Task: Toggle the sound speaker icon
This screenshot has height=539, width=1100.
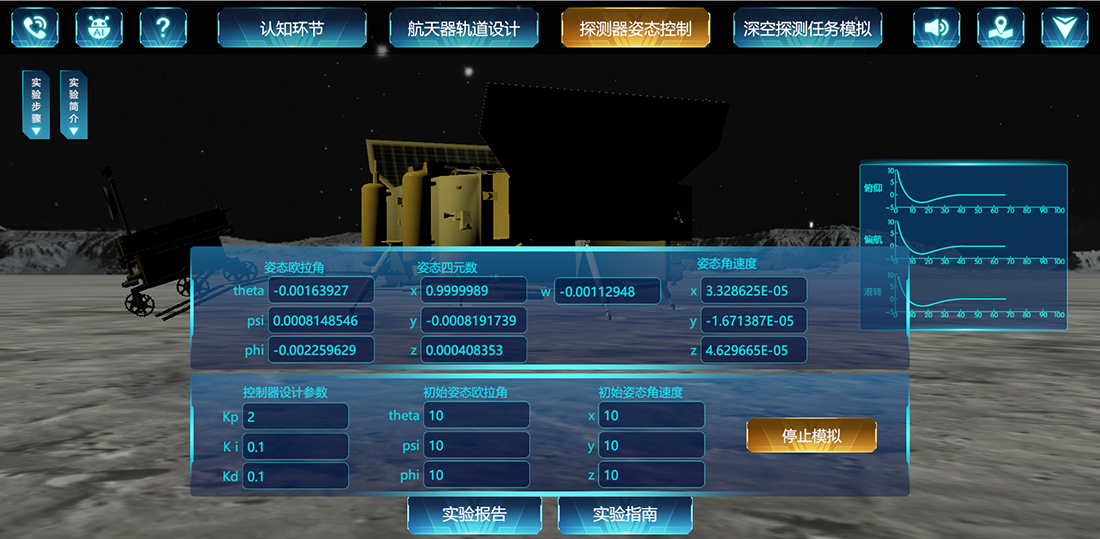Action: pyautogui.click(x=937, y=28)
